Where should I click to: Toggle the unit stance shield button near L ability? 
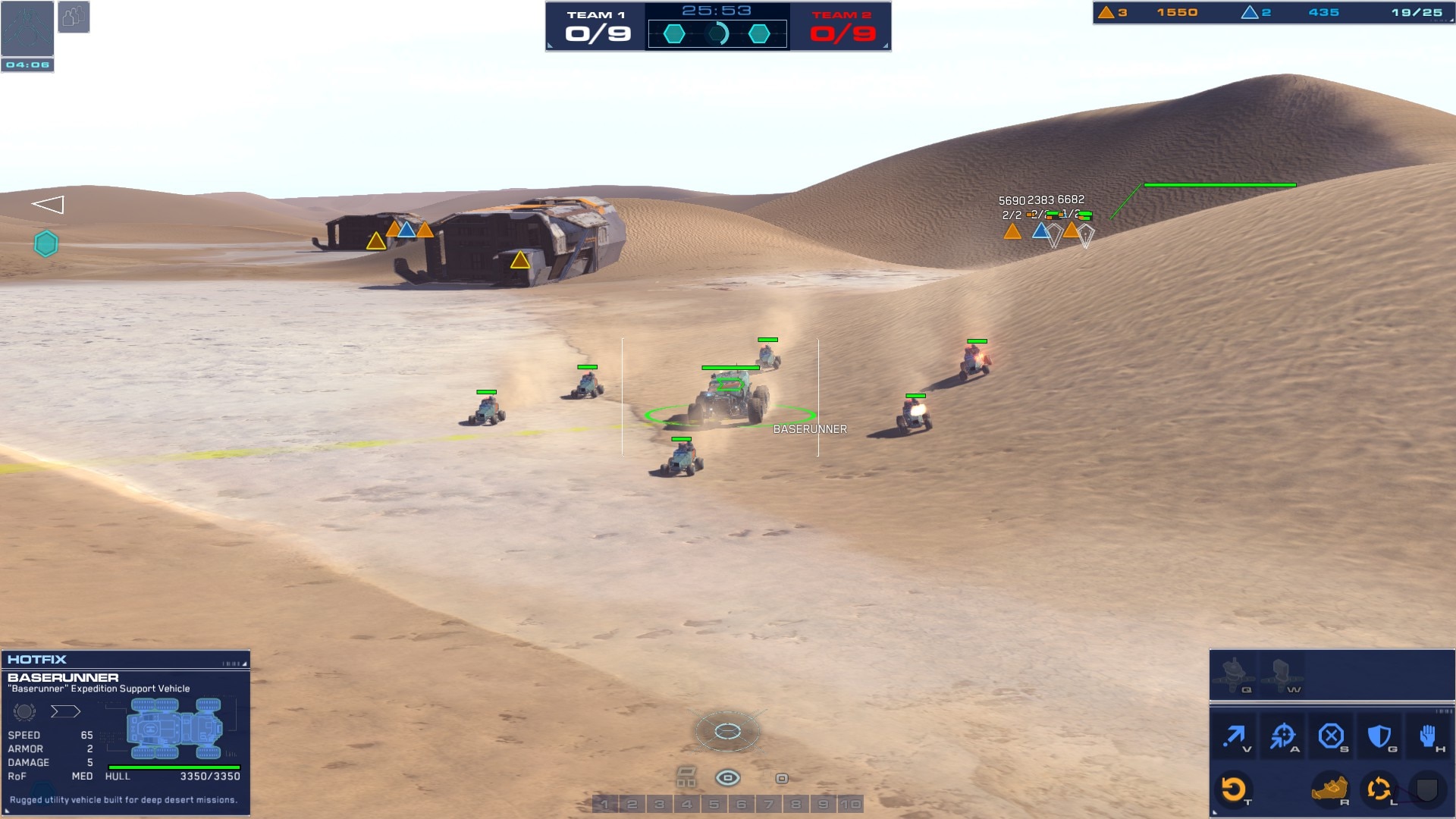(1427, 789)
